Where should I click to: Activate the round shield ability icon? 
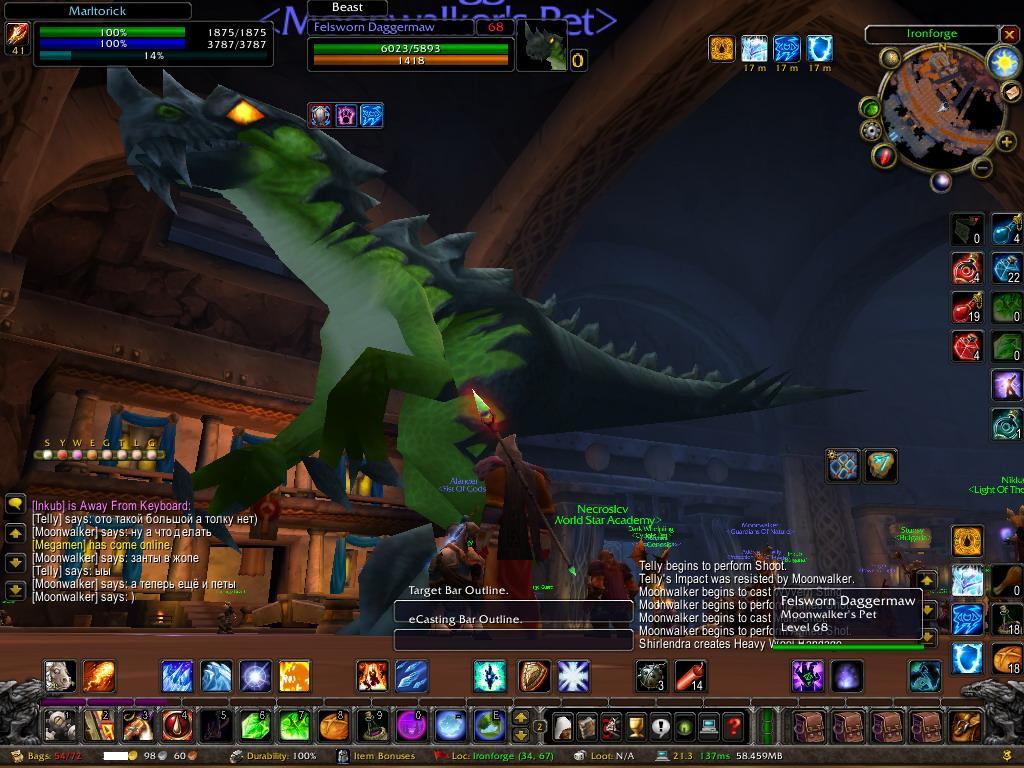(533, 677)
